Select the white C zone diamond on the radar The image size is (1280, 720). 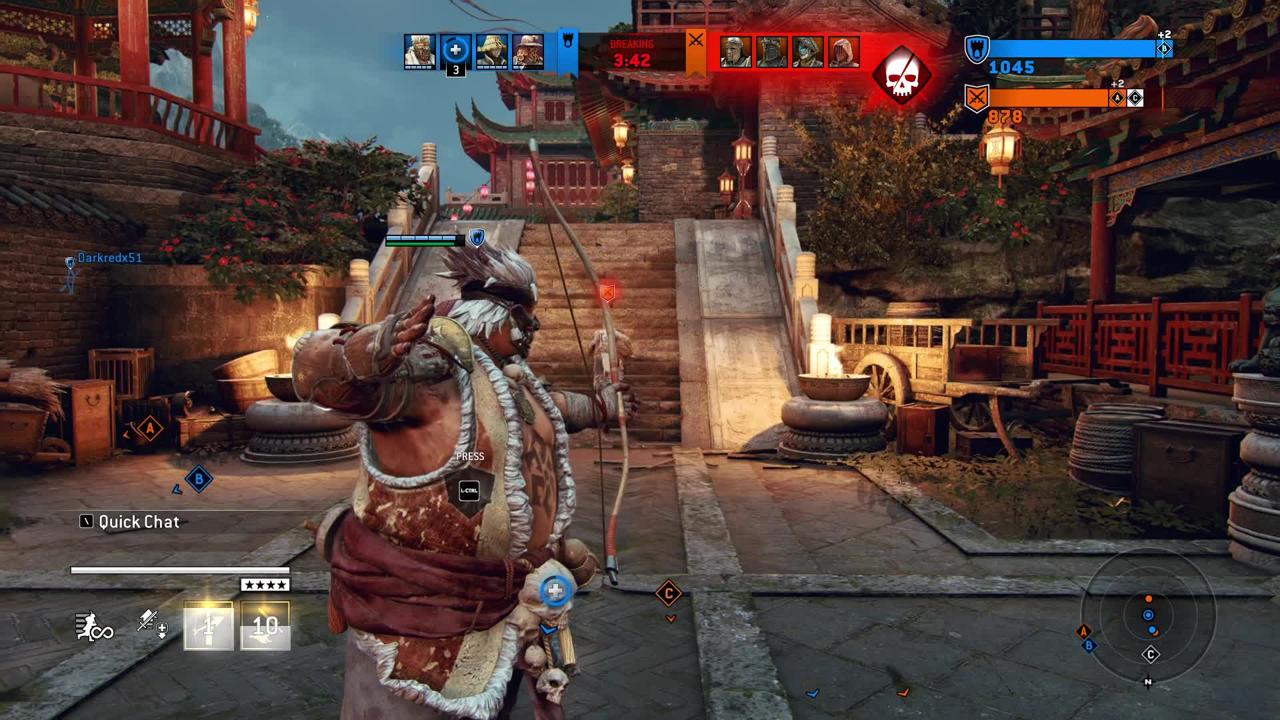1151,655
